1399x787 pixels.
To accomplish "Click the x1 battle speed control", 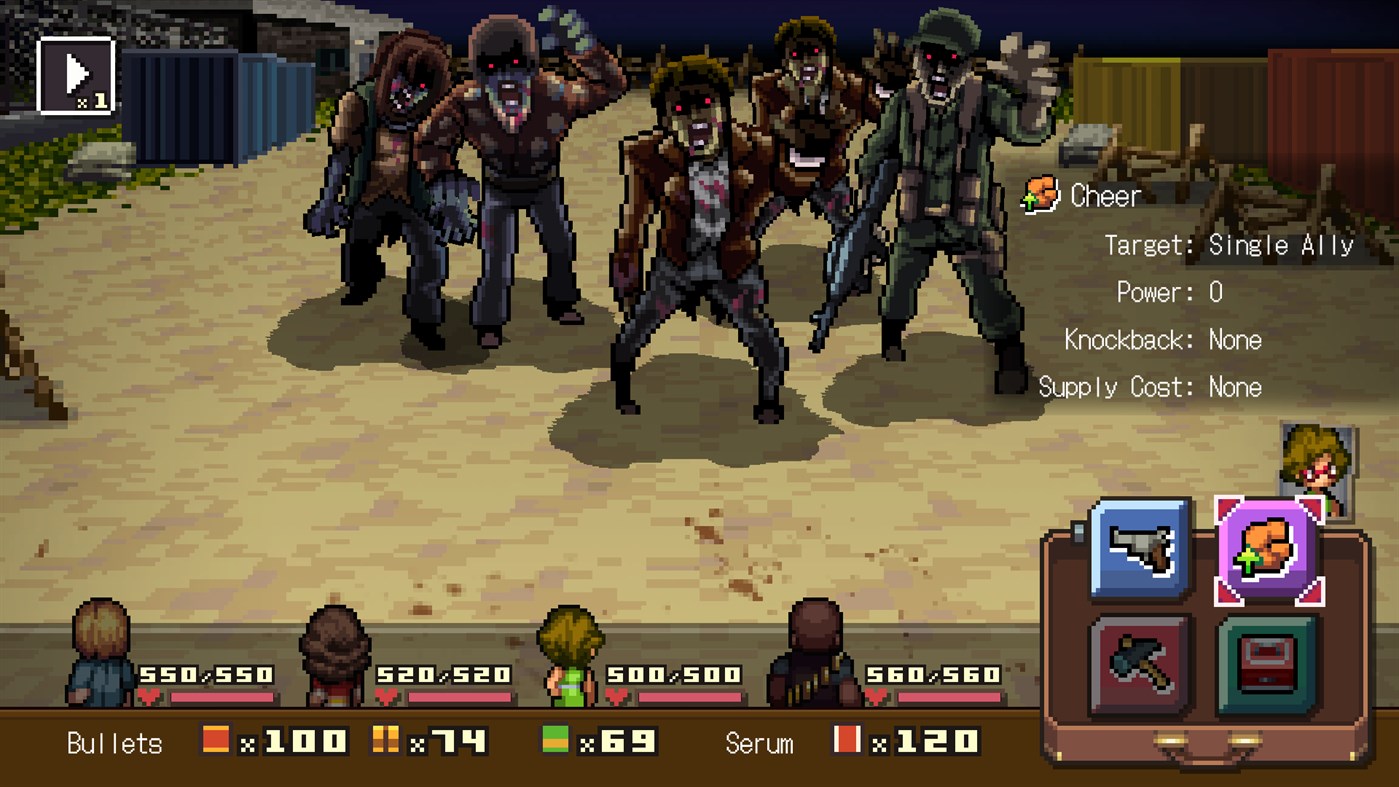I will pos(75,75).
